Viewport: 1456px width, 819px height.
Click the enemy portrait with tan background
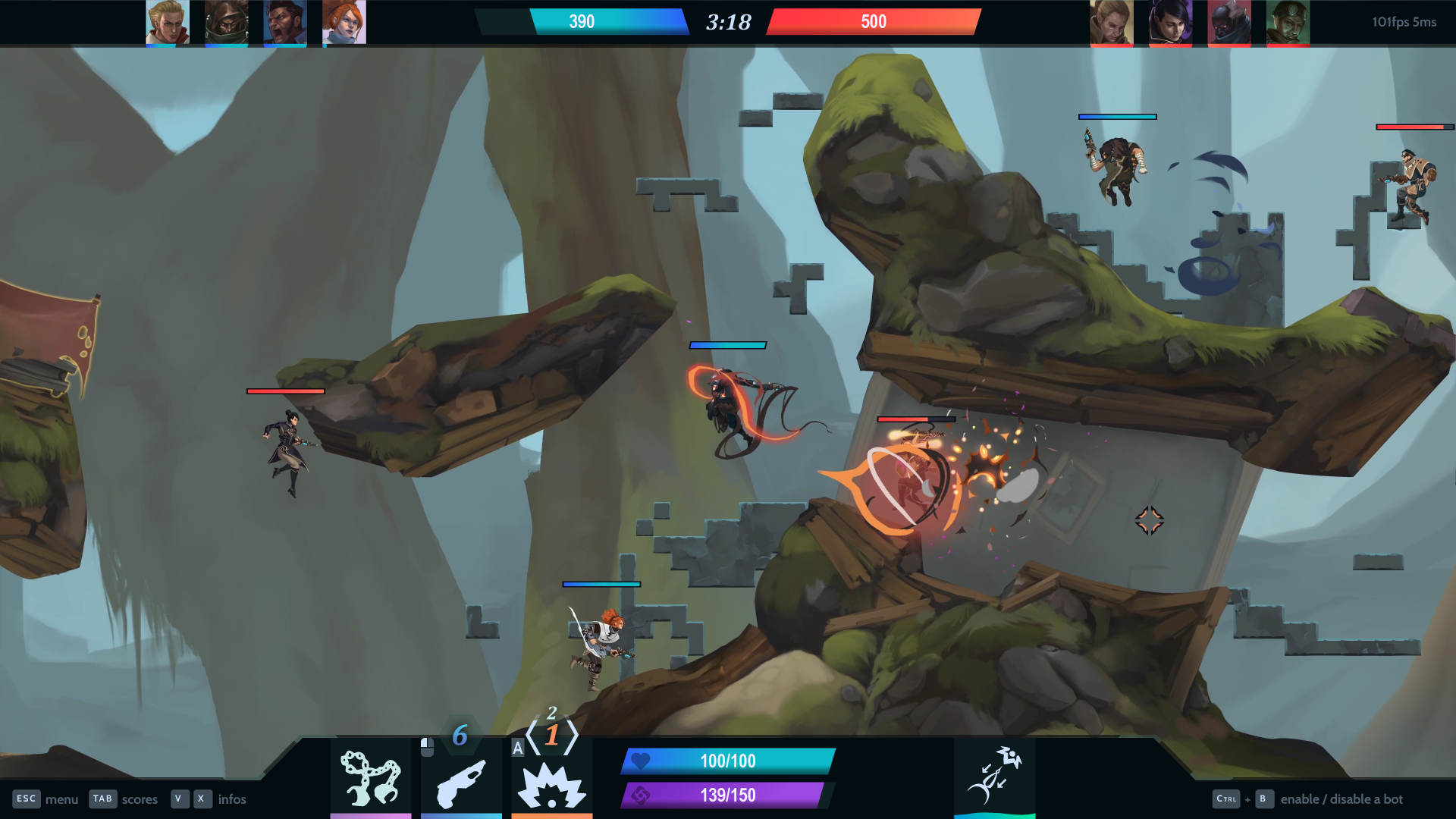point(1112,22)
